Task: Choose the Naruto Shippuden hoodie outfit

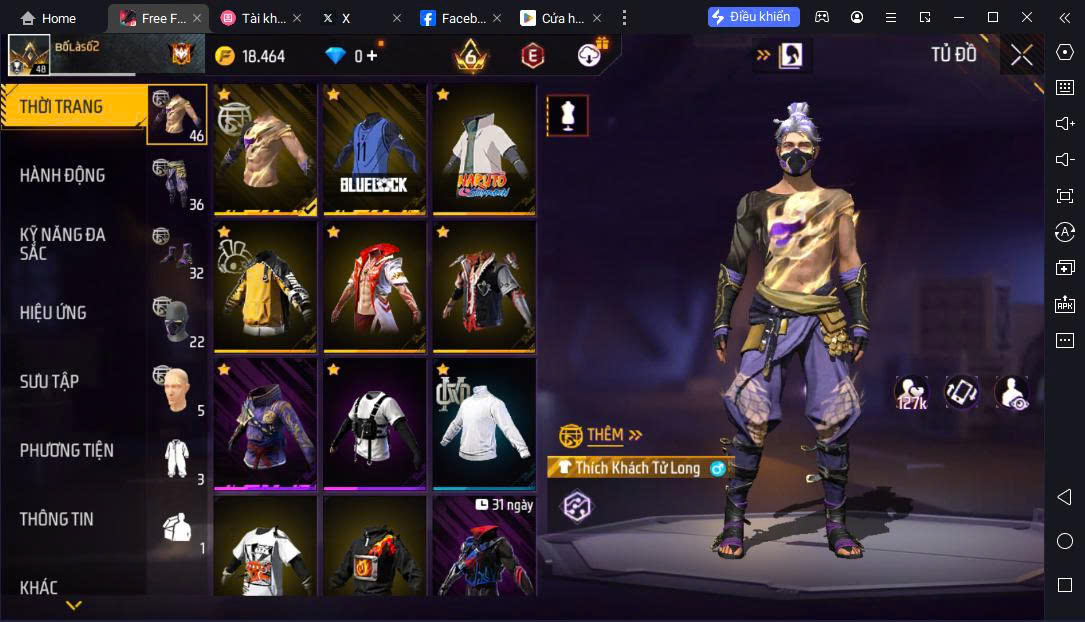Action: (x=484, y=150)
